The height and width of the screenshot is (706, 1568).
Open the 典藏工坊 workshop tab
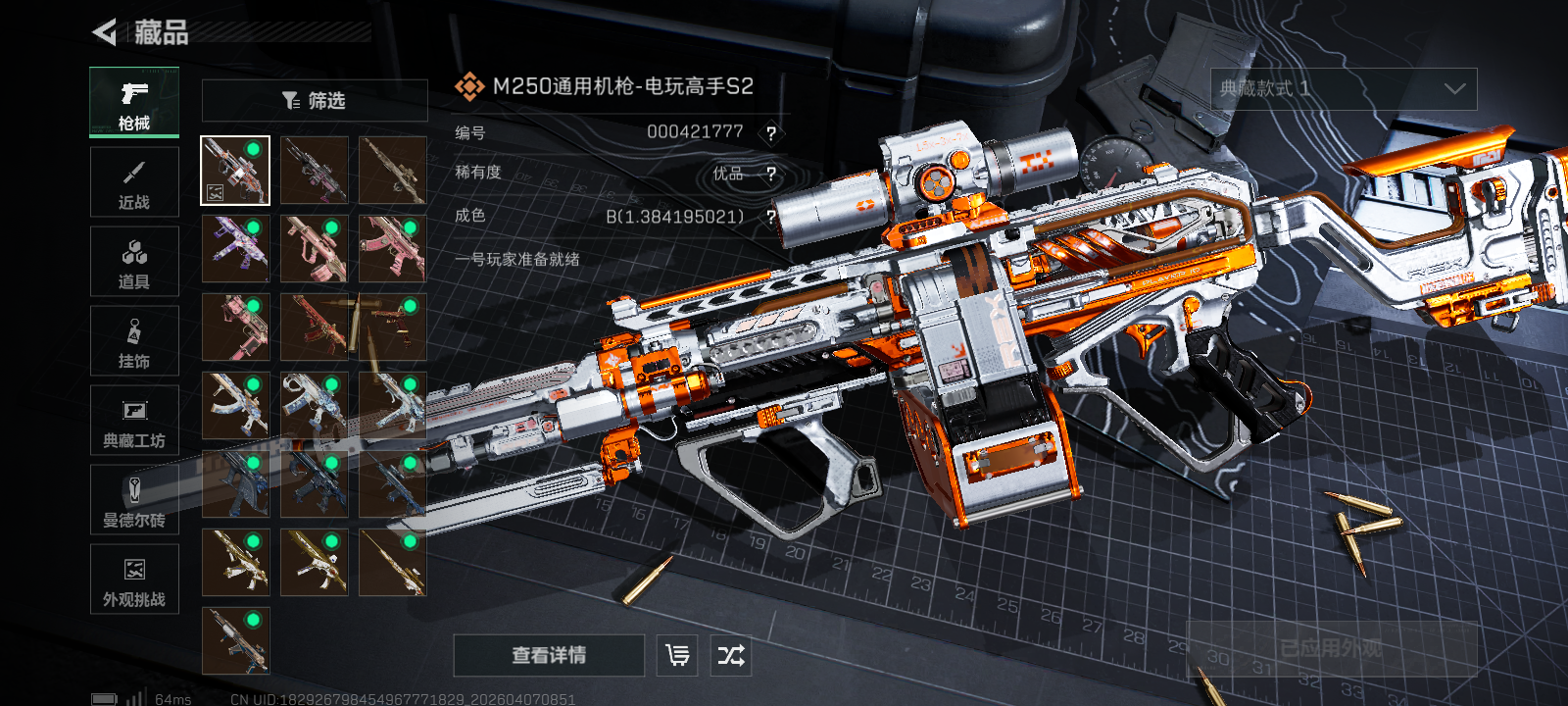[x=134, y=421]
